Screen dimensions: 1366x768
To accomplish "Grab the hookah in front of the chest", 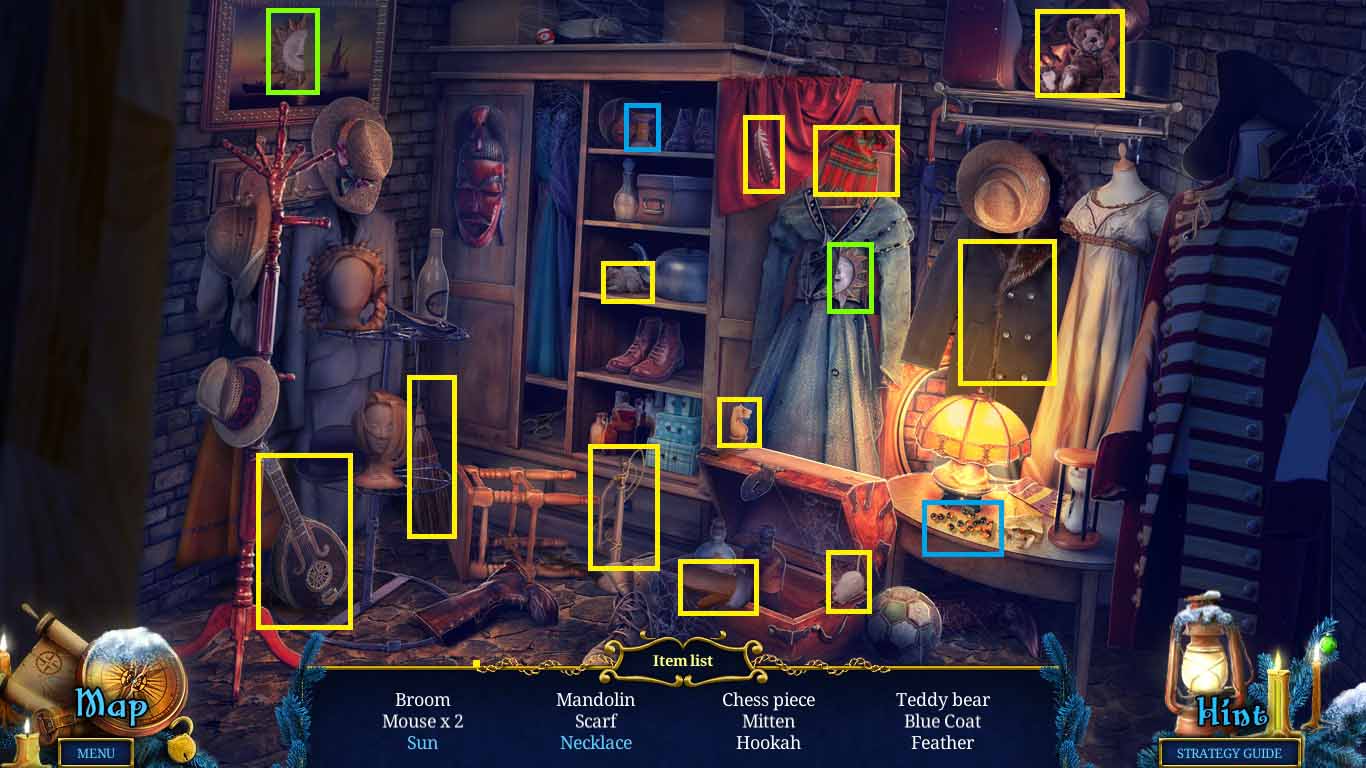I will [x=625, y=505].
